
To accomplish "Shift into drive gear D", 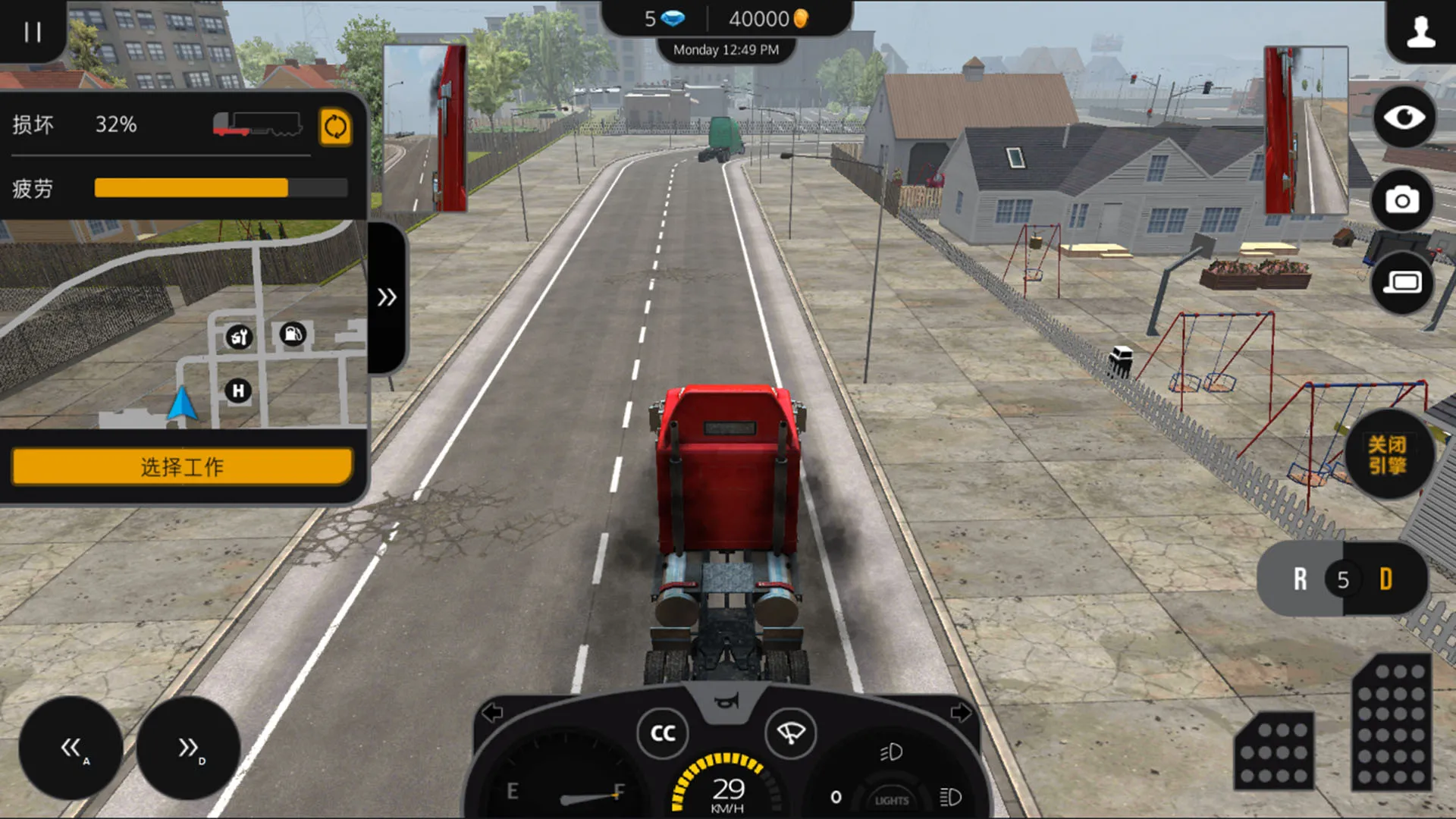I will coord(1386,579).
